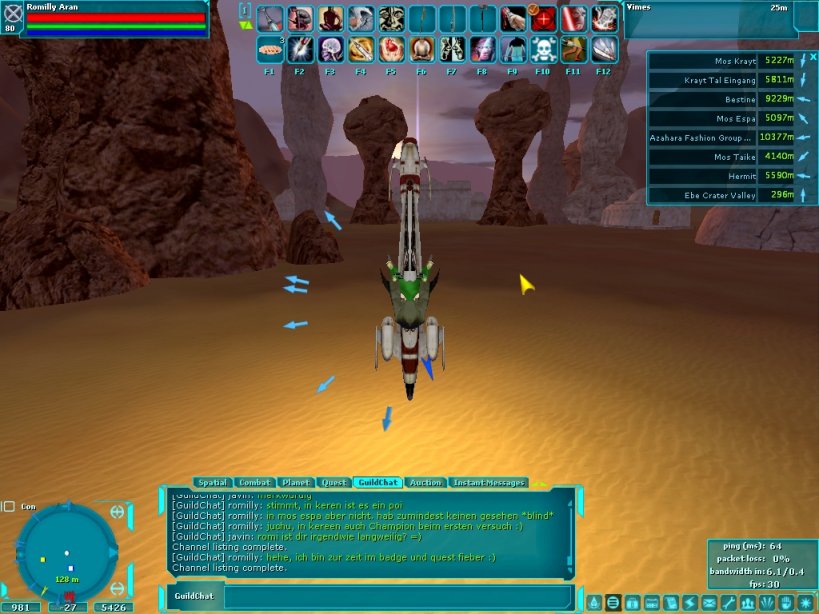Activate the skull and crossbones ability
The image size is (819, 614).
[543, 48]
